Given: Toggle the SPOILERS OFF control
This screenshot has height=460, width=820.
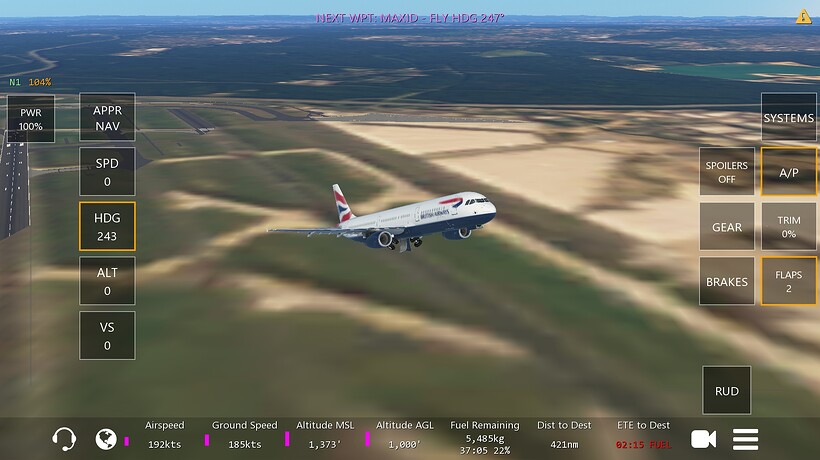Looking at the screenshot, I should click(727, 172).
